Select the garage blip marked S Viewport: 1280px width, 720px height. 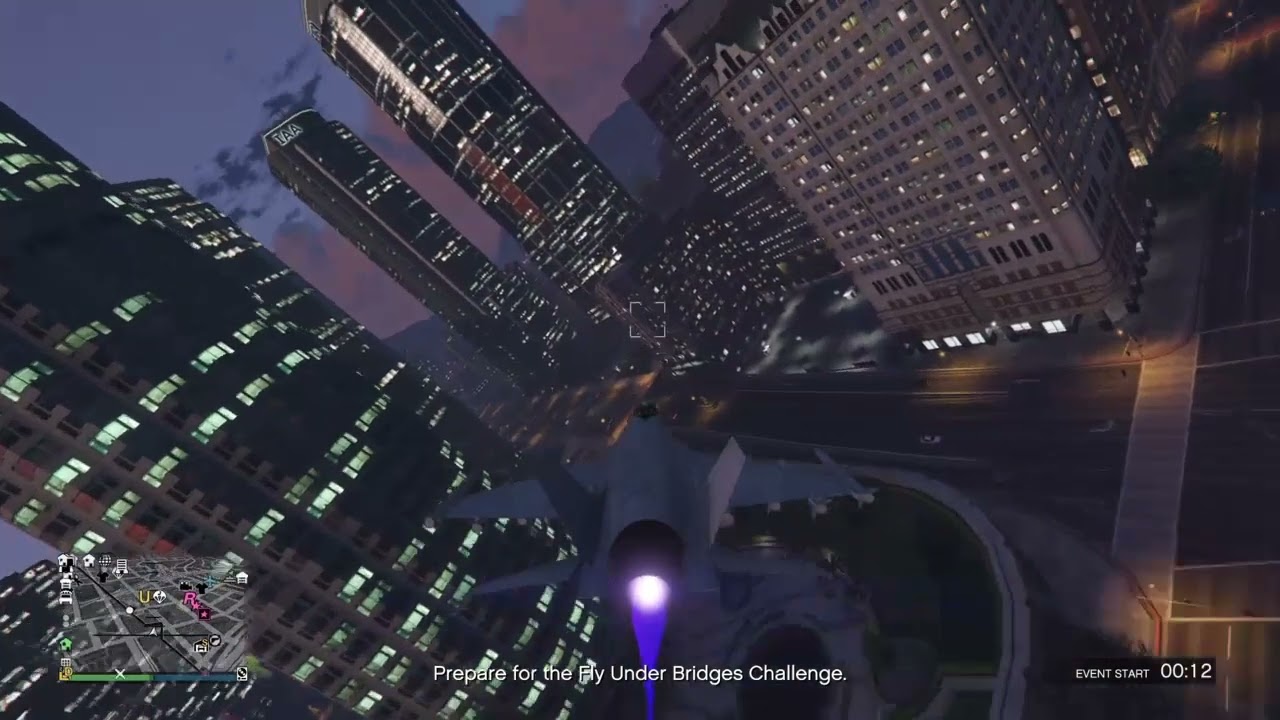pos(201,645)
